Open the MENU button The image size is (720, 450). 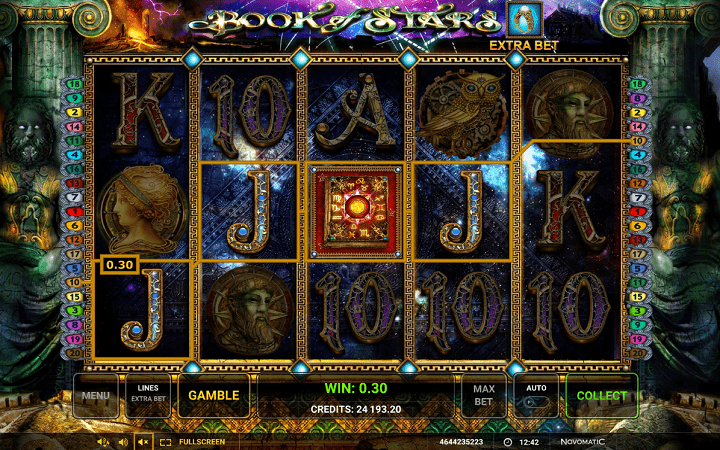click(x=96, y=396)
